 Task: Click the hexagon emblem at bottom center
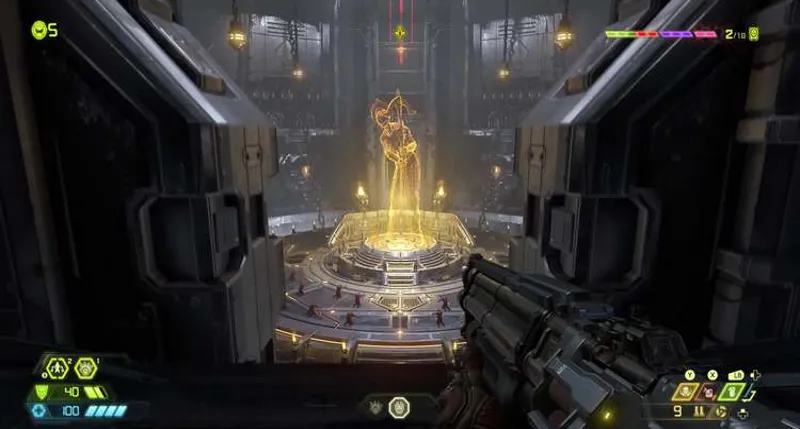tap(399, 407)
